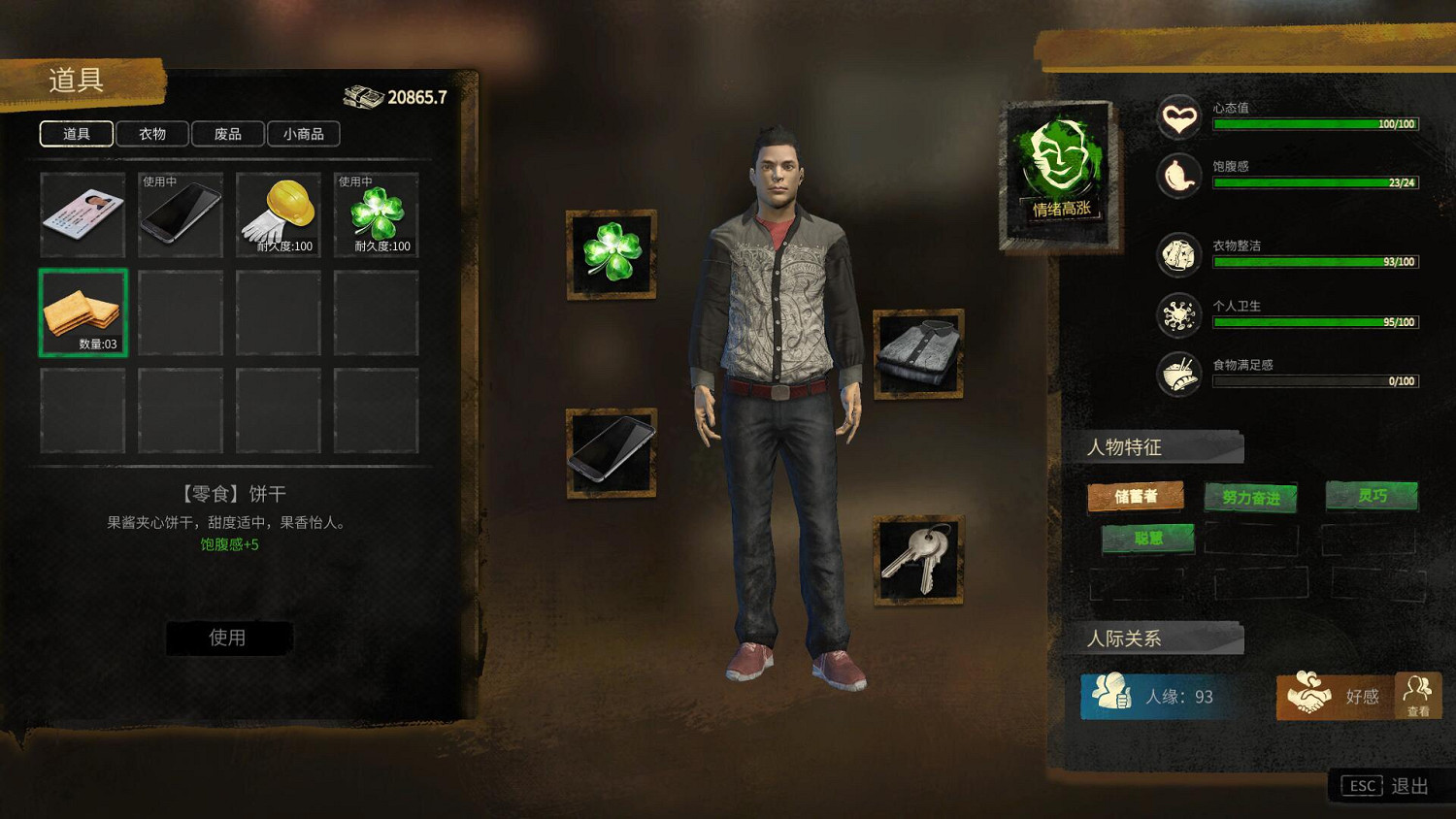Switch to the 道具 tab

pos(77,134)
